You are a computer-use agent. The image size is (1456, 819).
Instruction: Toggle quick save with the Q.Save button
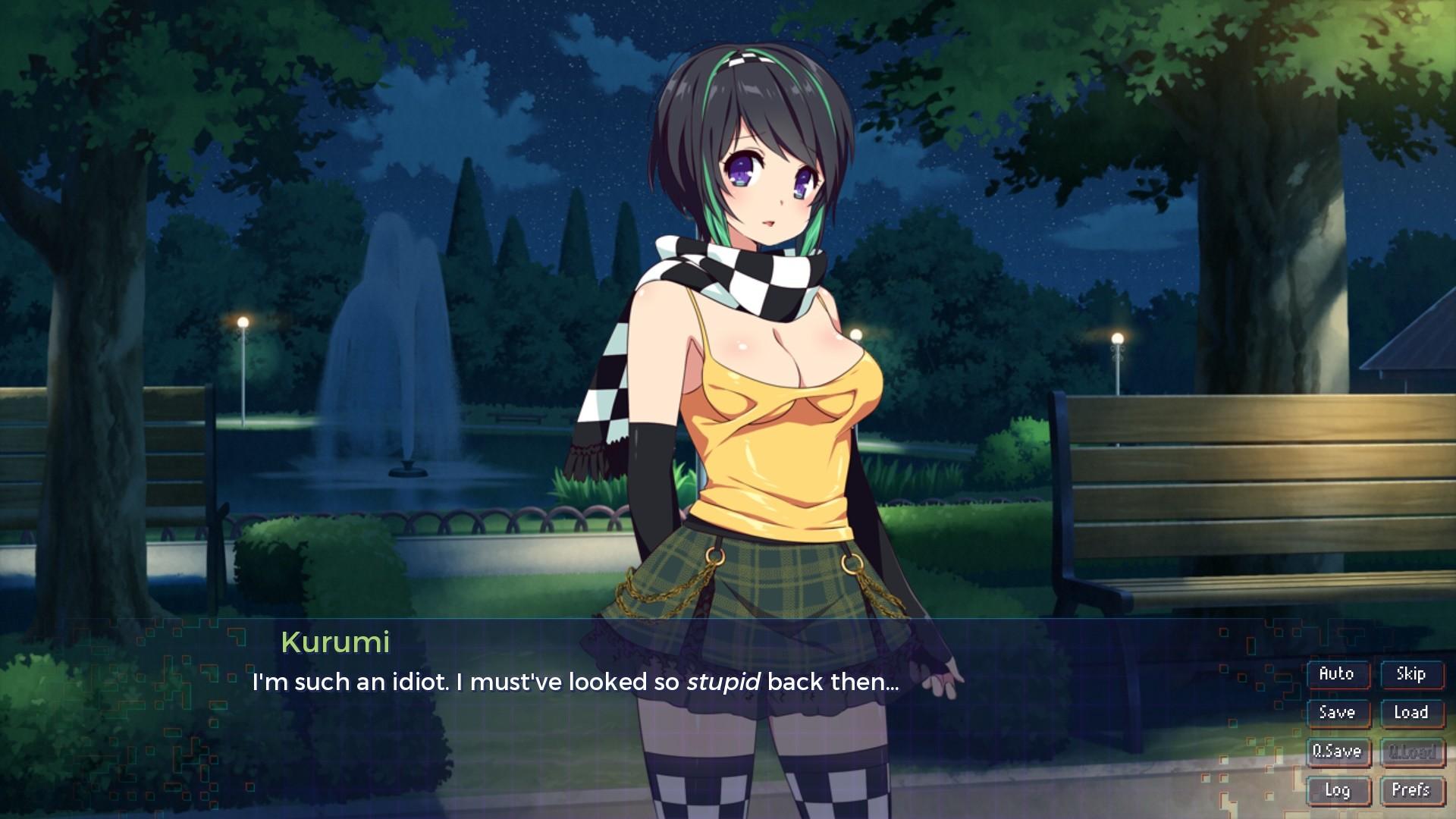(1338, 752)
